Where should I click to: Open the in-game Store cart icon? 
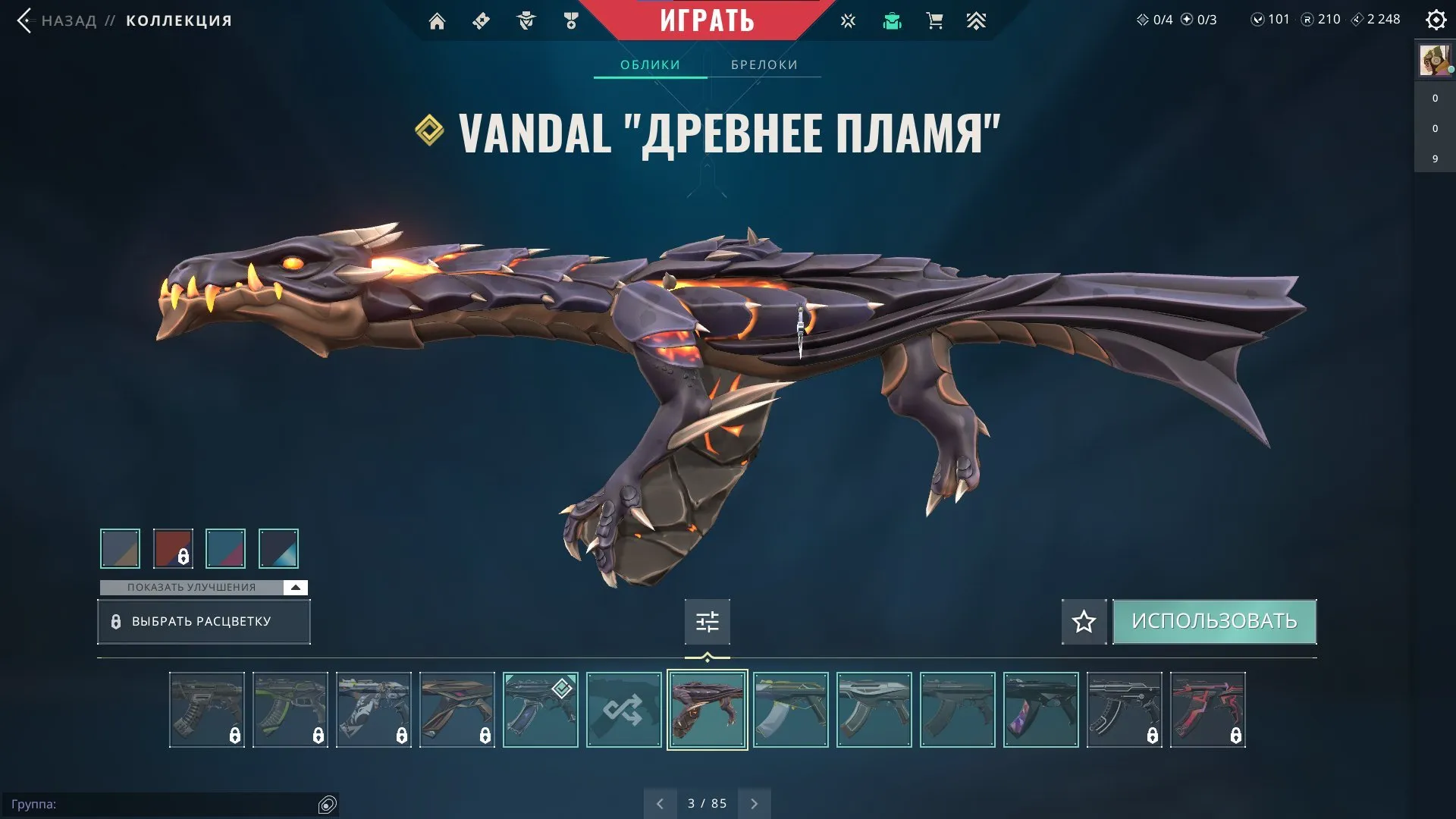tap(934, 21)
